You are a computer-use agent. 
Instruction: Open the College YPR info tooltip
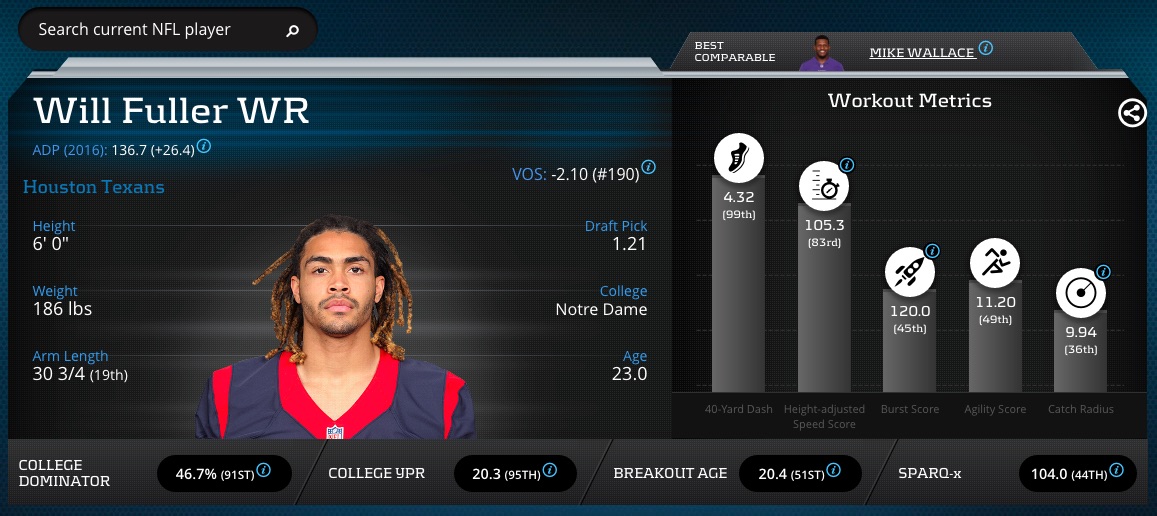click(x=549, y=470)
